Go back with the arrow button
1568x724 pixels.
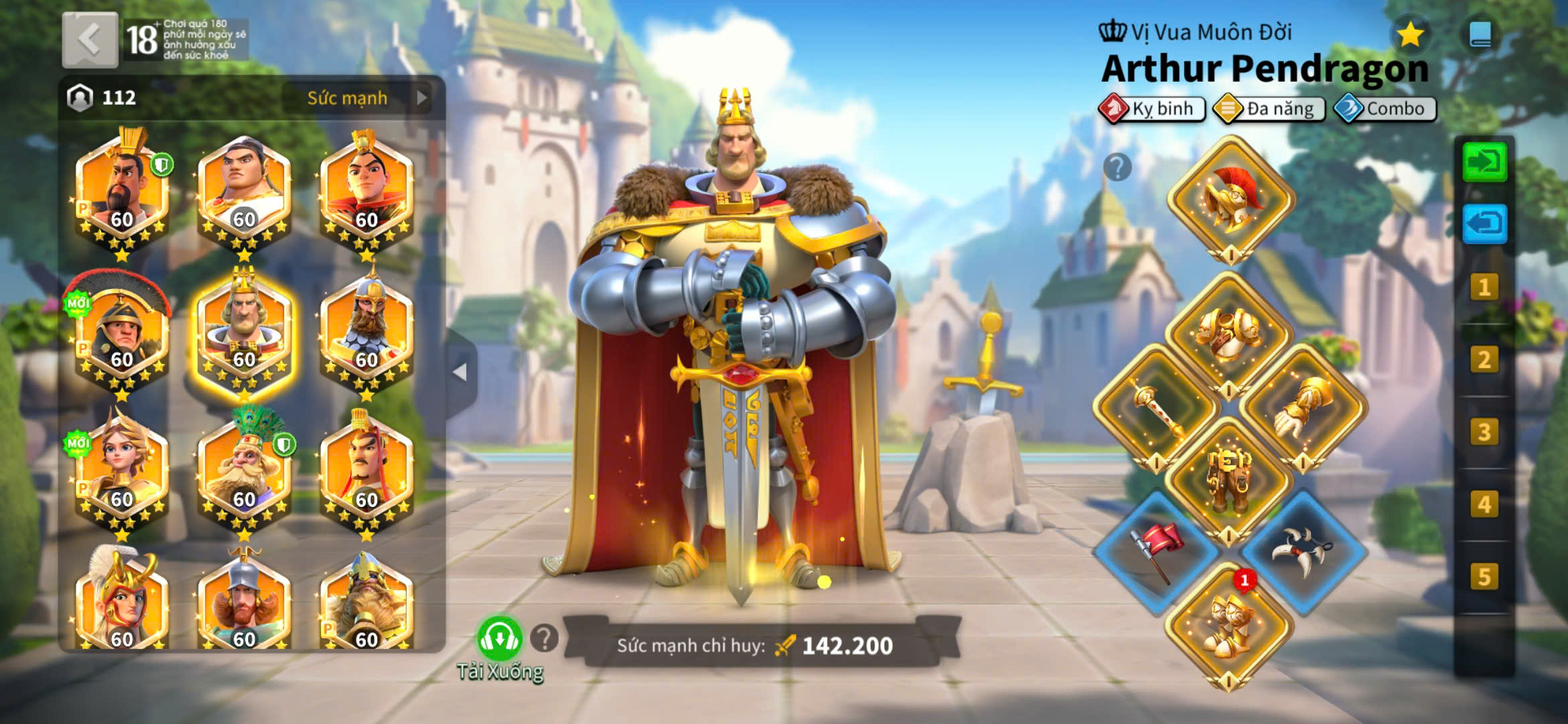[90, 40]
